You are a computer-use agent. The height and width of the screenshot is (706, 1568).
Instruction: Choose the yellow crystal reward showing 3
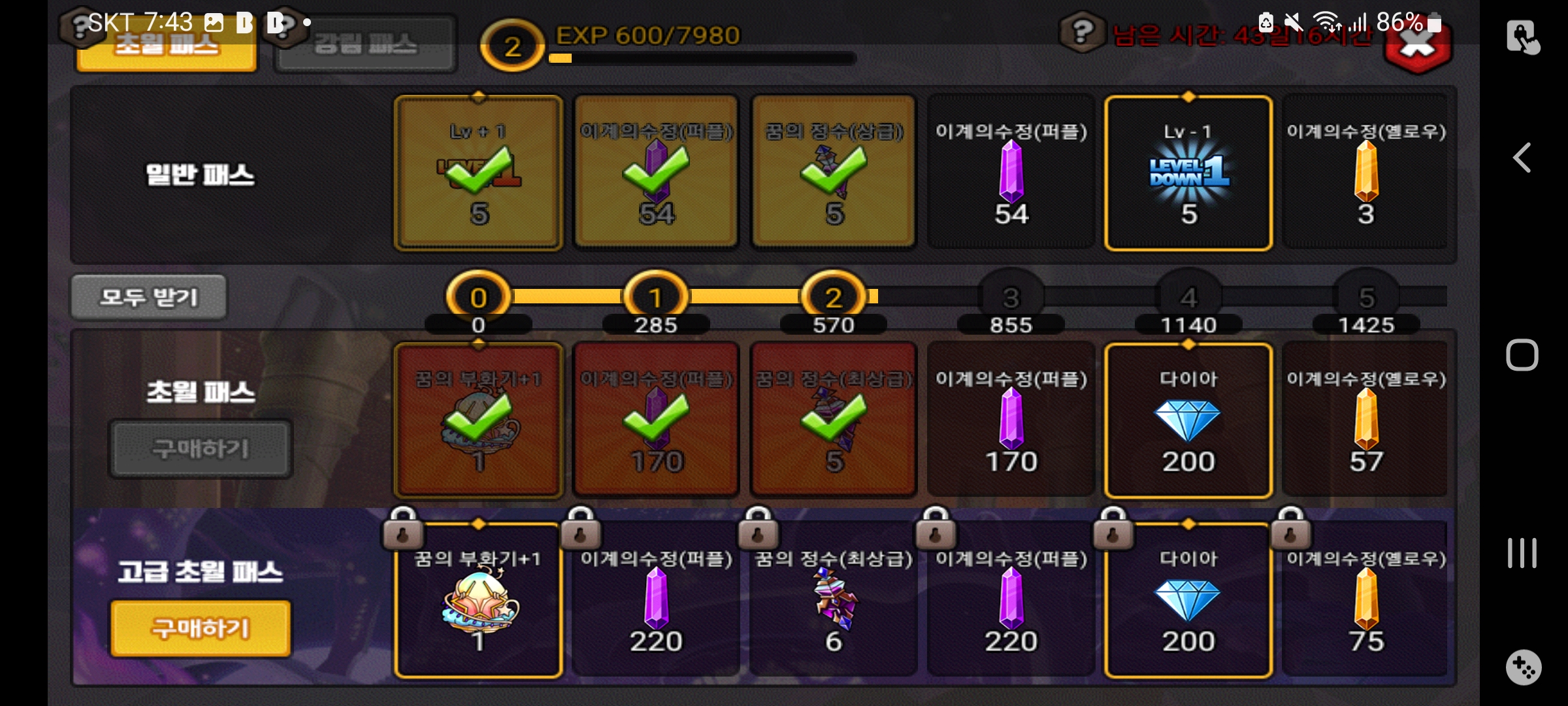pos(1365,173)
